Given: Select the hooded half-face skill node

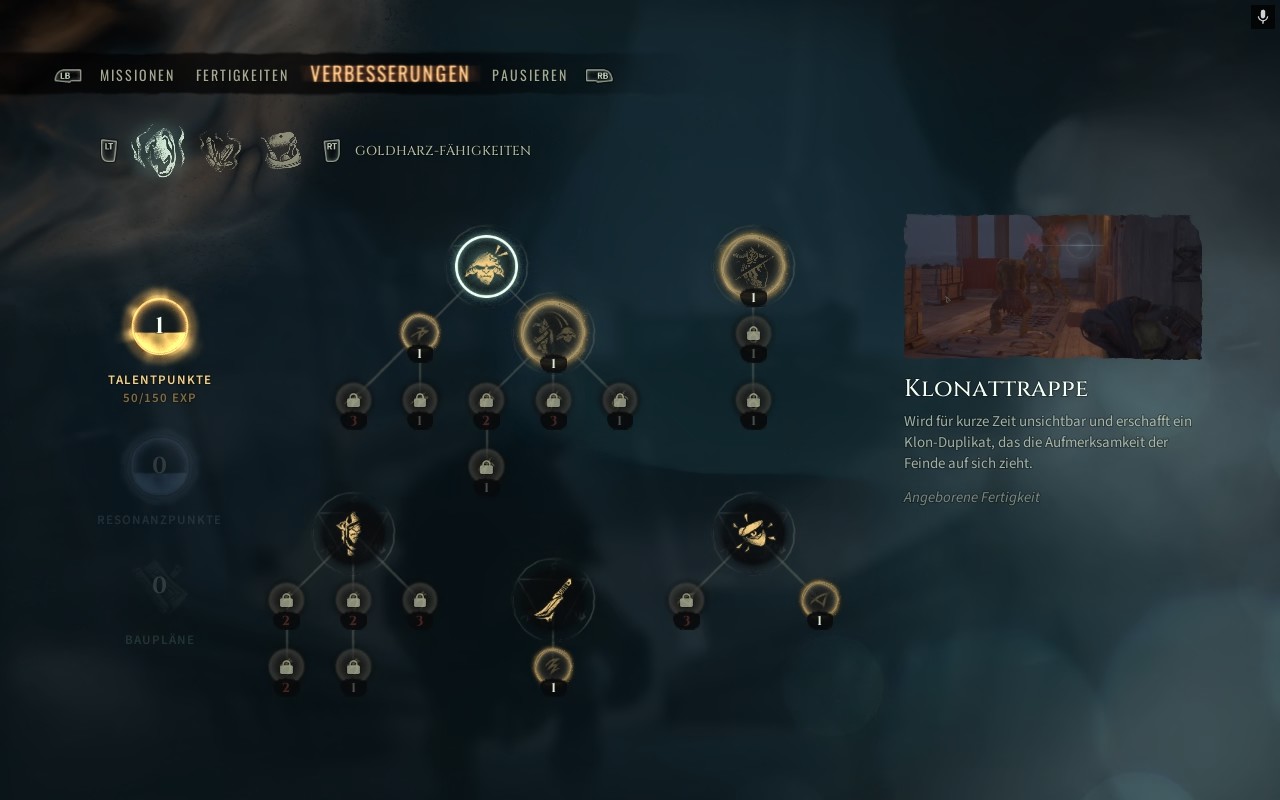Looking at the screenshot, I should click(353, 533).
